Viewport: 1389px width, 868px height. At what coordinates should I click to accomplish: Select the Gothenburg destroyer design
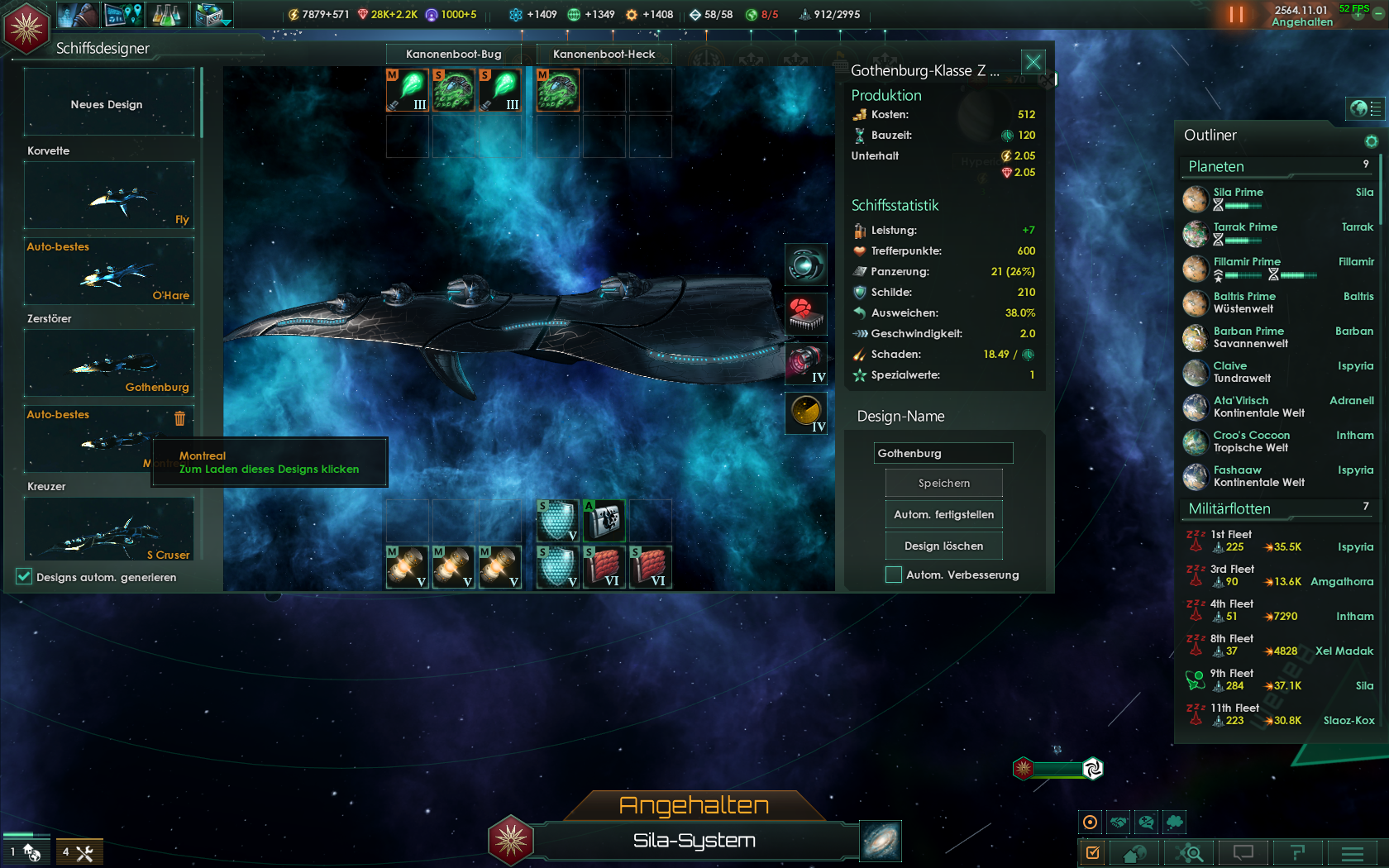109,365
